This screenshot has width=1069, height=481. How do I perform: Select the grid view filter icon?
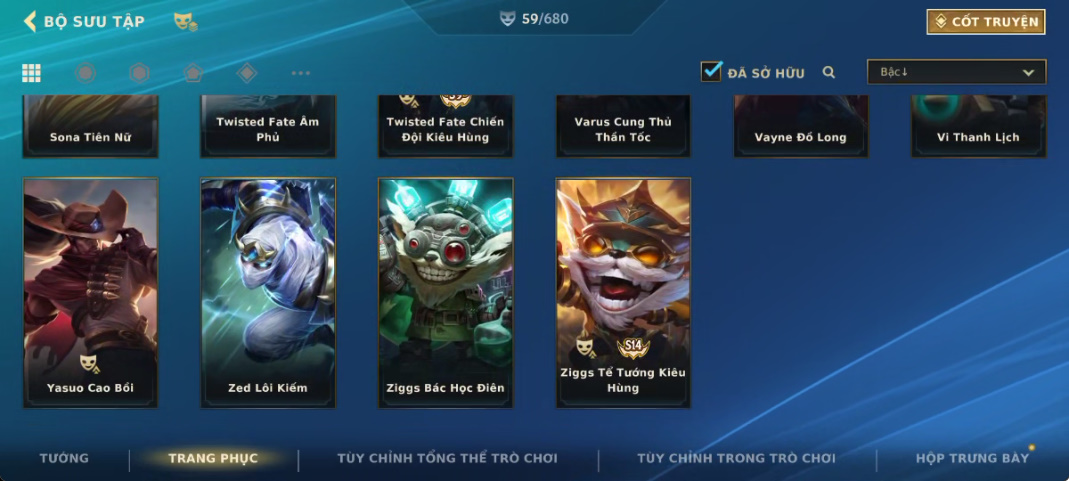31,72
